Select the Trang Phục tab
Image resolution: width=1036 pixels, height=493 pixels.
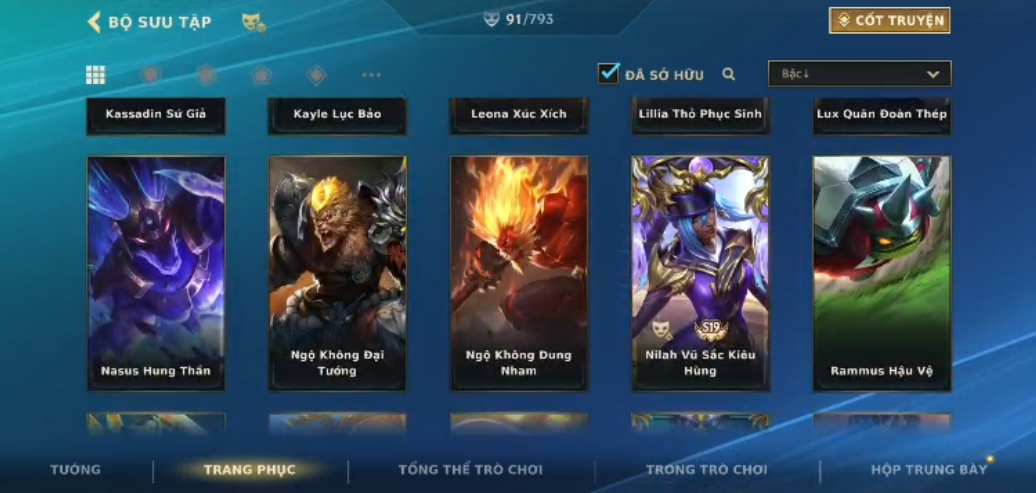[249, 470]
